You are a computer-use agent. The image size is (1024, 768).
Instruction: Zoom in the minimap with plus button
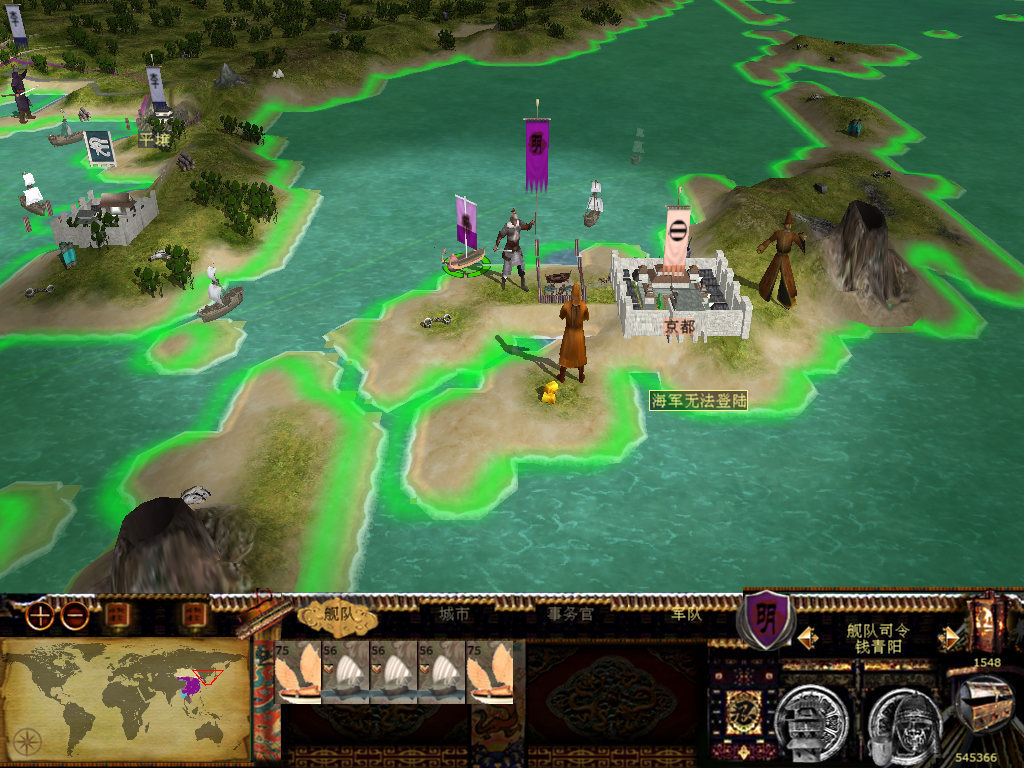40,616
